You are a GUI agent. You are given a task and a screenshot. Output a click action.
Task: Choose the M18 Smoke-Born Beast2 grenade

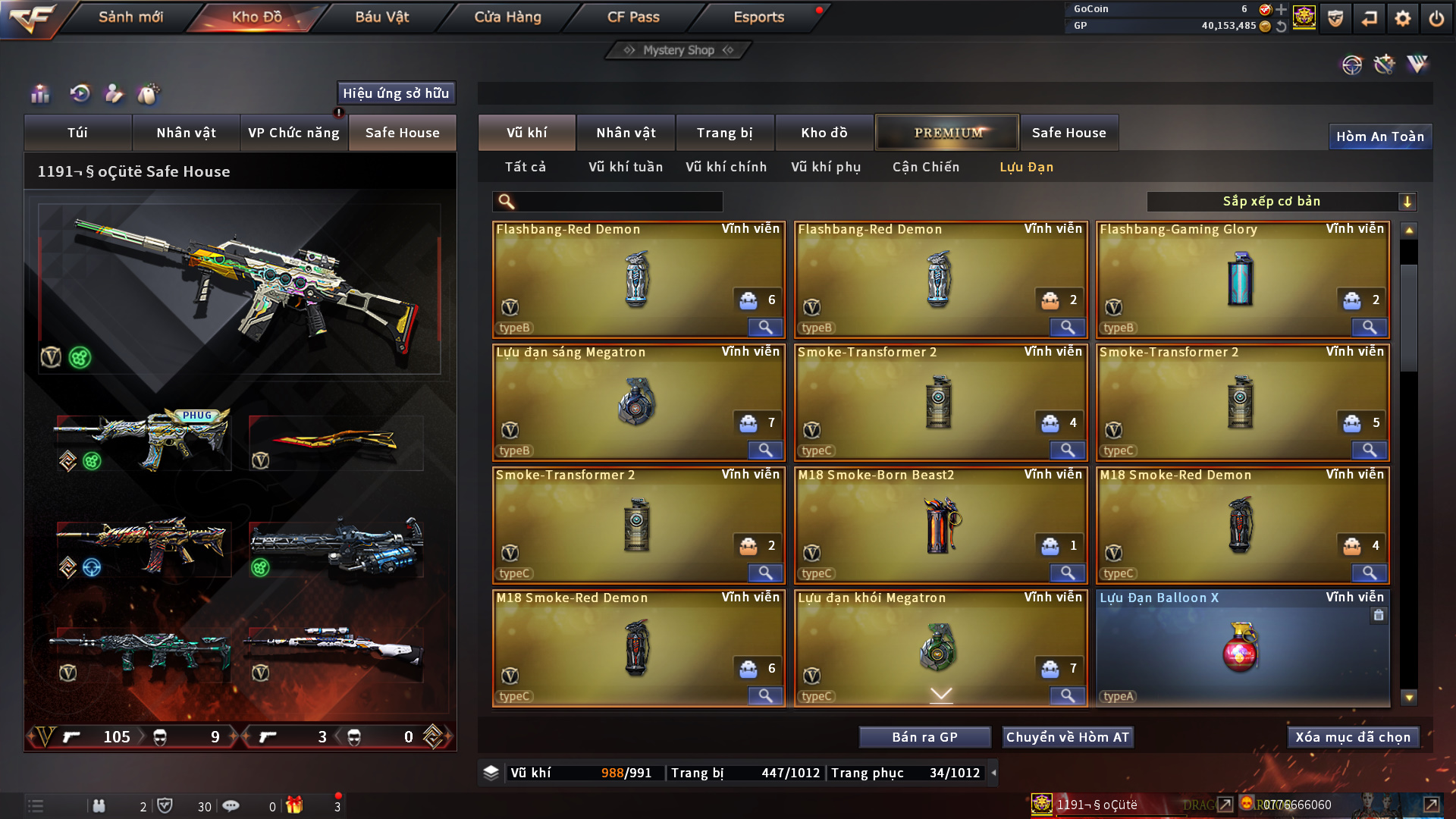(x=940, y=525)
